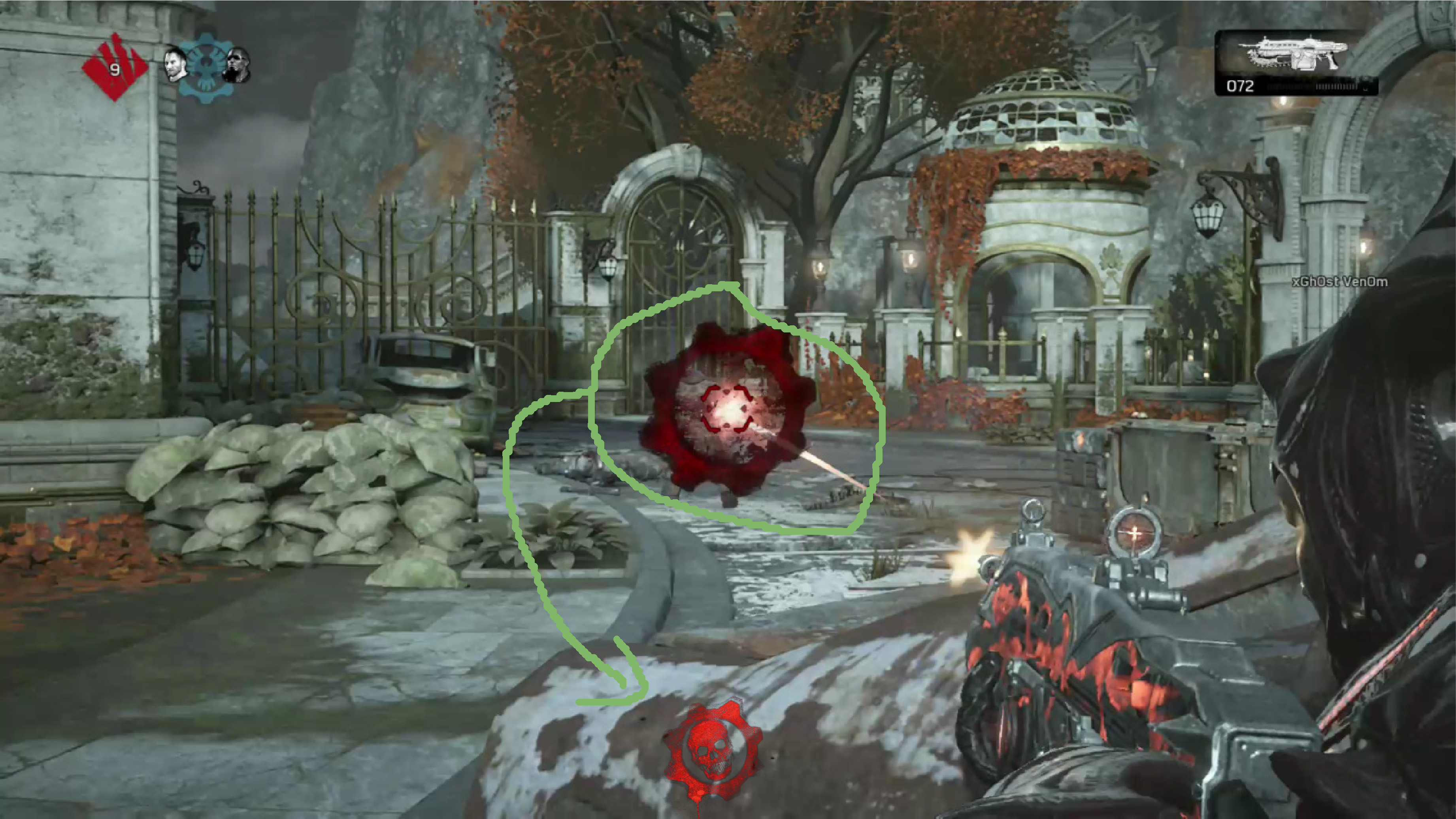Viewport: 1456px width, 819px height.
Task: Select the bearded teammate portrait
Action: tap(175, 65)
